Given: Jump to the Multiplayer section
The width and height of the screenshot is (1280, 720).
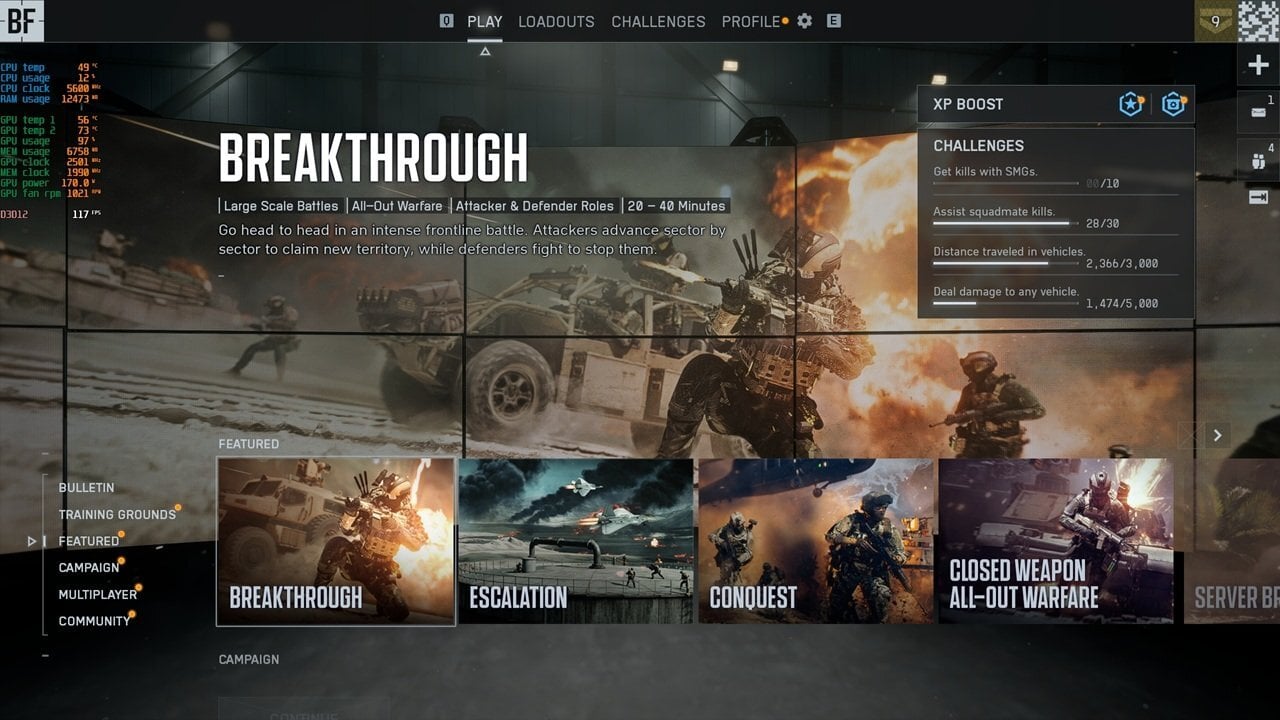Looking at the screenshot, I should pyautogui.click(x=98, y=595).
